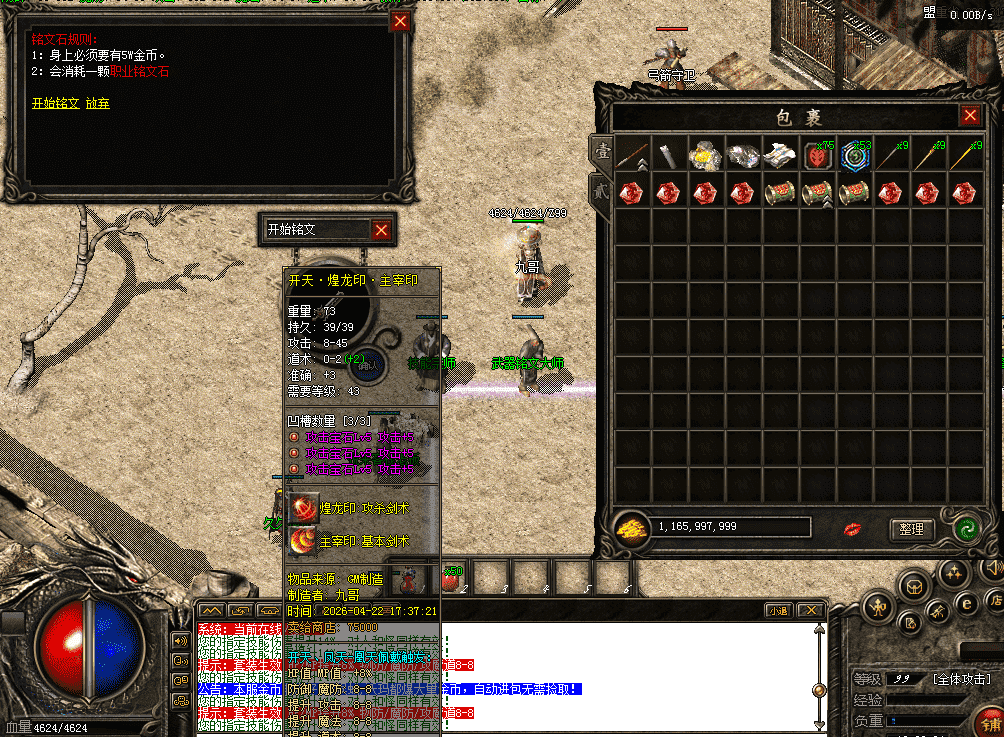Open the character figure round button

click(x=879, y=606)
